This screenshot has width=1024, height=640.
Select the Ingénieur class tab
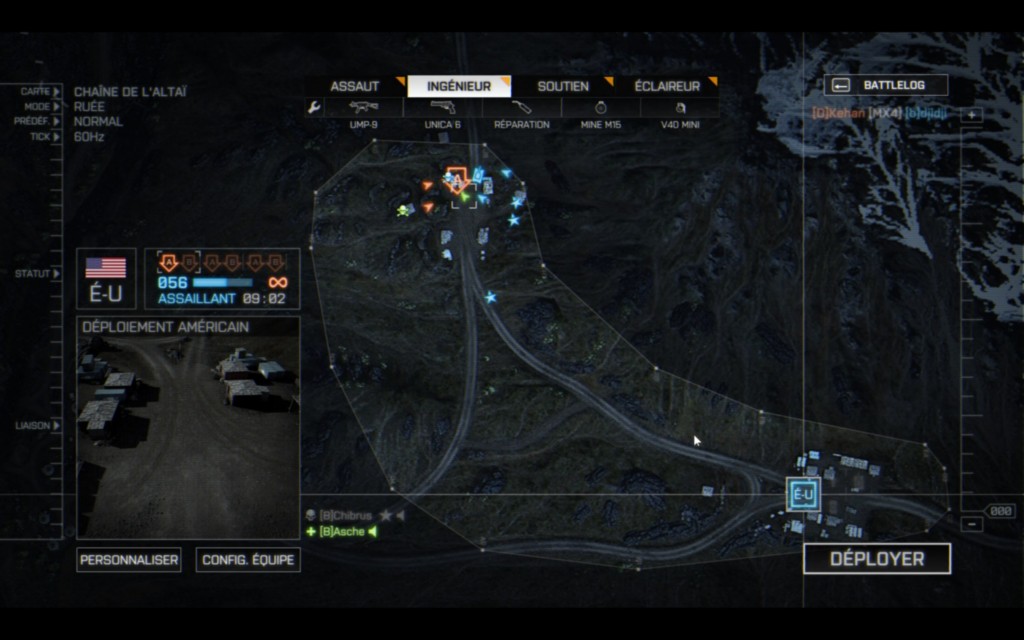(459, 86)
